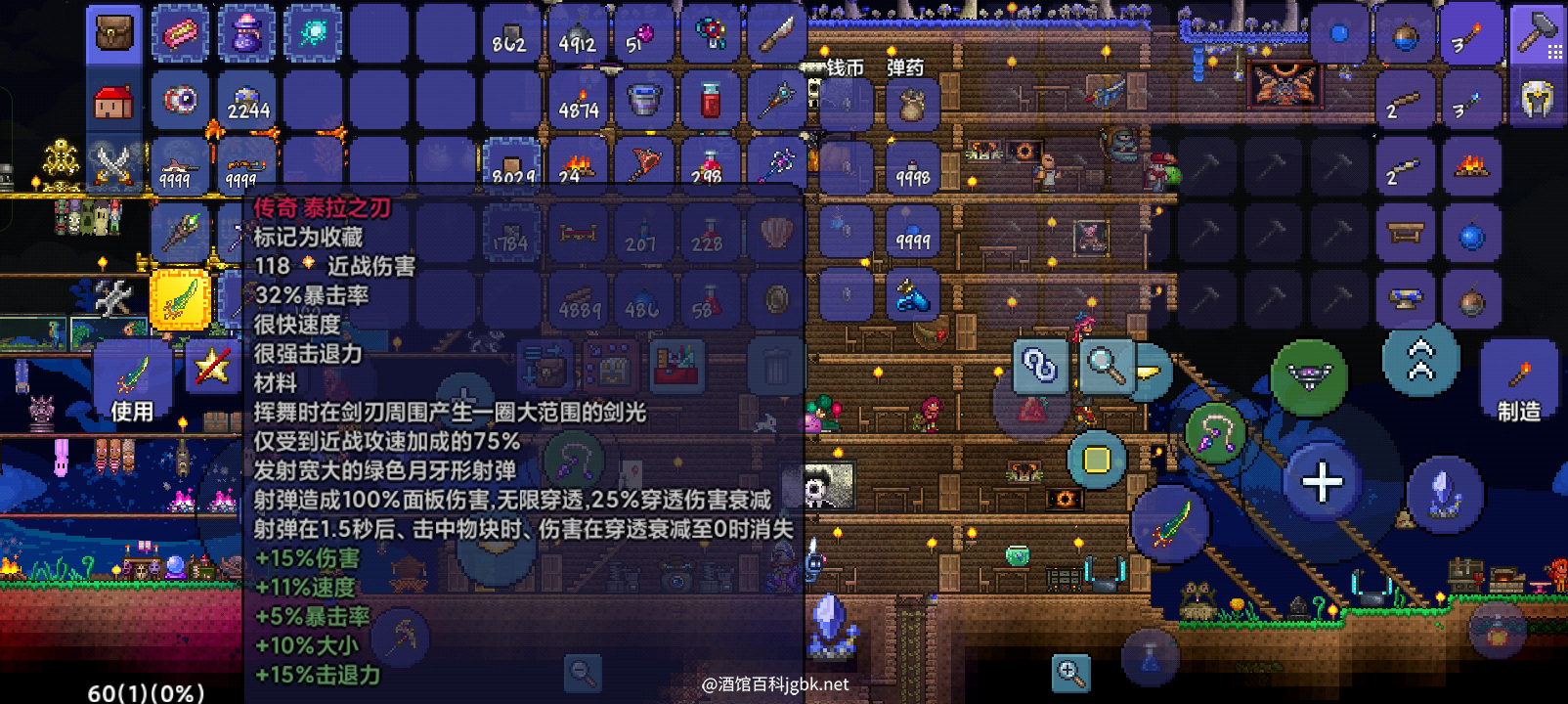
Task: Tap the yellow square smart cursor button
Action: pyautogui.click(x=1097, y=459)
